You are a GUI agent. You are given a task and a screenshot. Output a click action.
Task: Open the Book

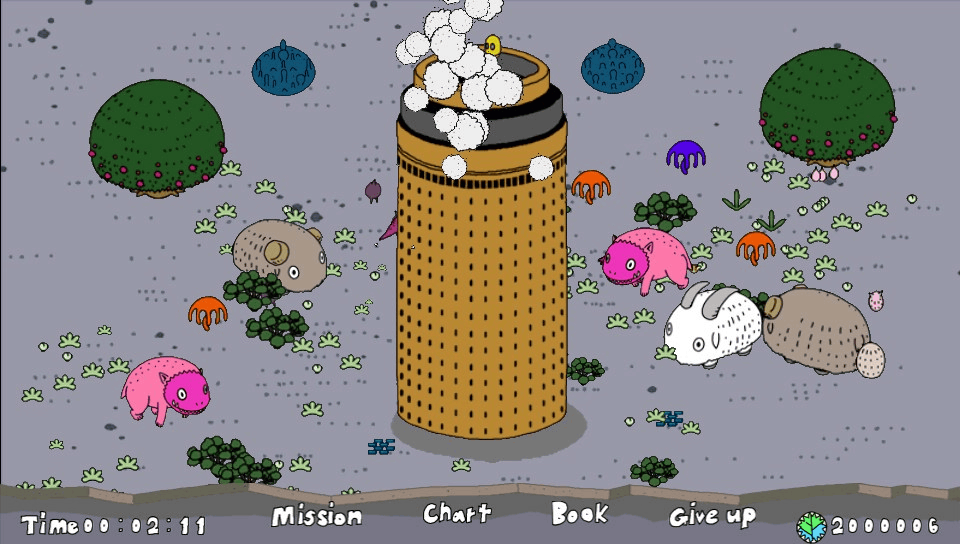click(579, 514)
